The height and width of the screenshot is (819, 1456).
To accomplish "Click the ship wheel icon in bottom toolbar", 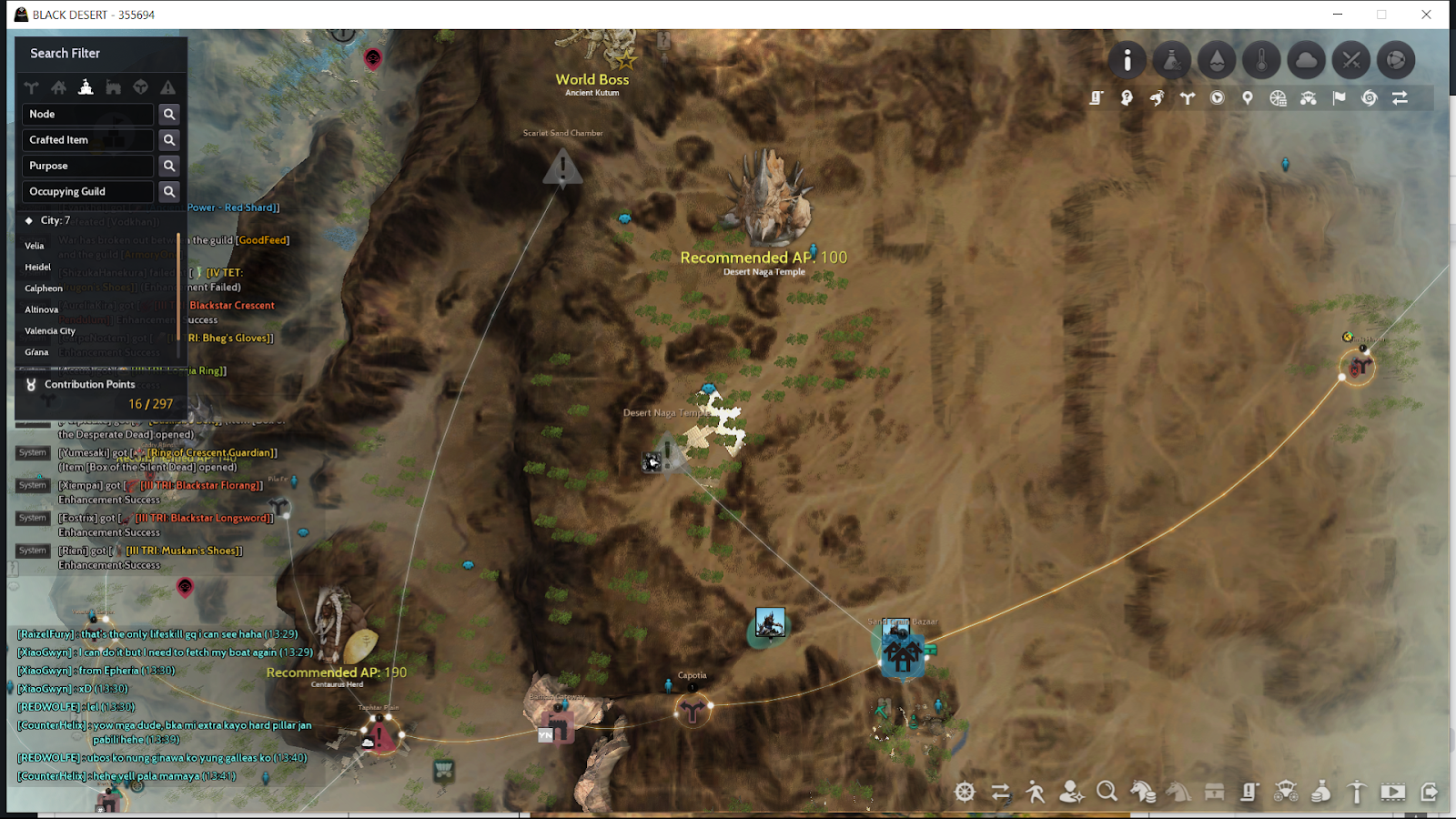I will click(x=965, y=793).
